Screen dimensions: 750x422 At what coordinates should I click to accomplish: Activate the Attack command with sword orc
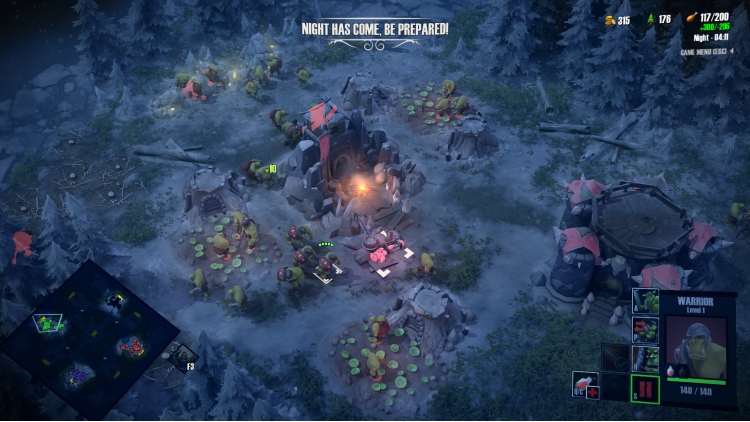[646, 301]
